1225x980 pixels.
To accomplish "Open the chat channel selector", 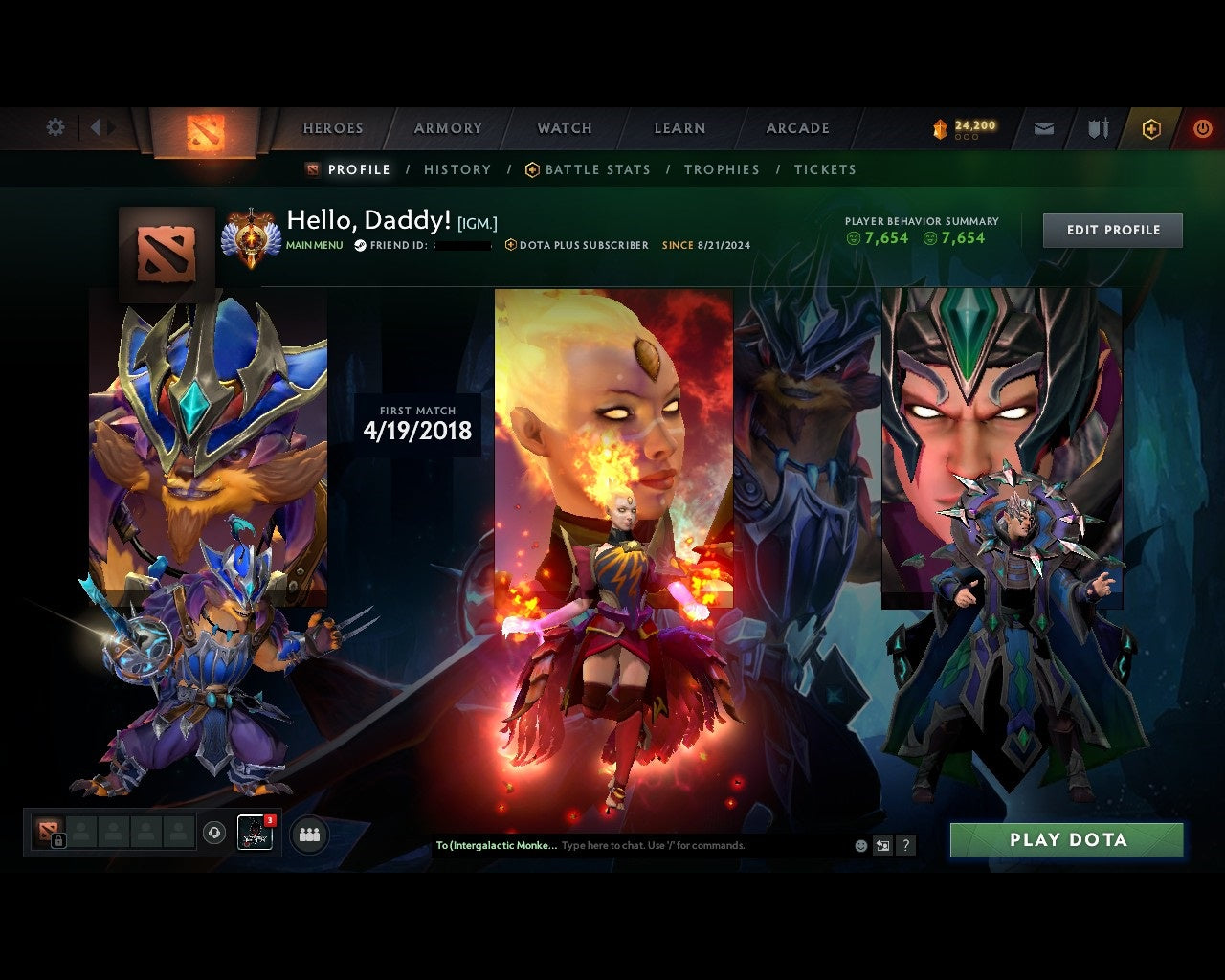I will click(500, 845).
